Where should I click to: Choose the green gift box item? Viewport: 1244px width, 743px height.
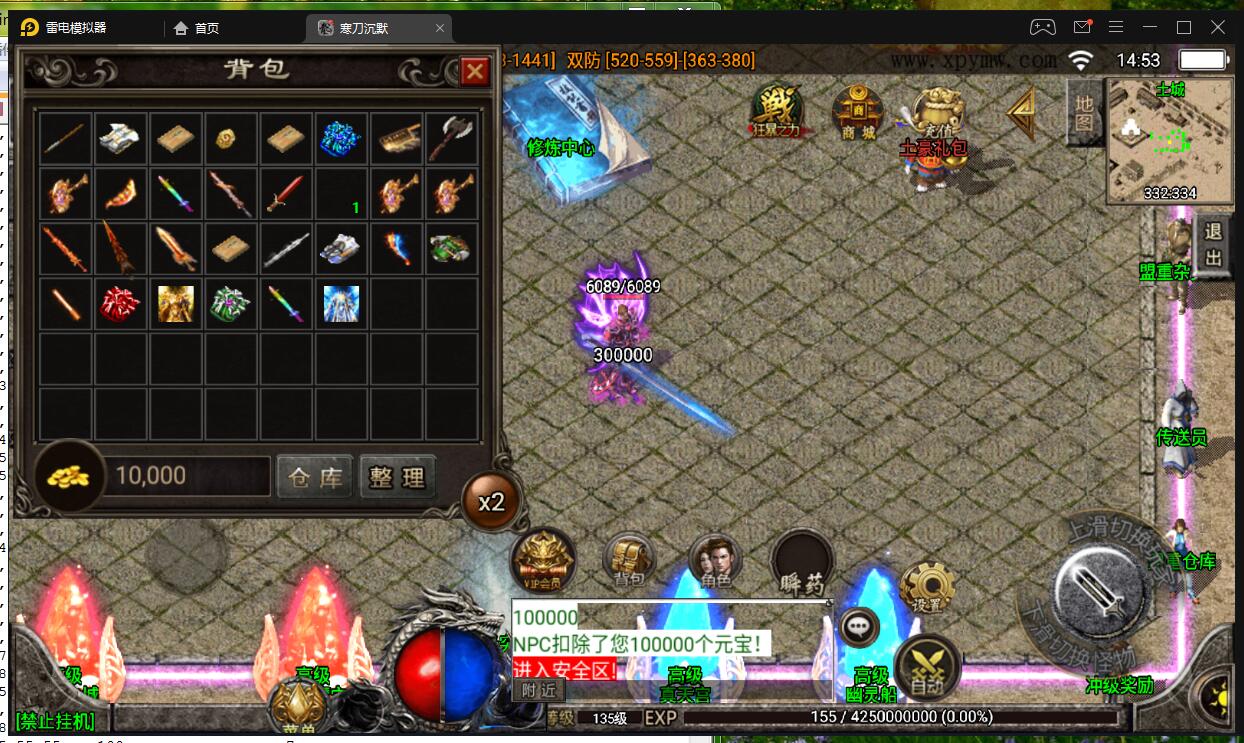pos(231,304)
